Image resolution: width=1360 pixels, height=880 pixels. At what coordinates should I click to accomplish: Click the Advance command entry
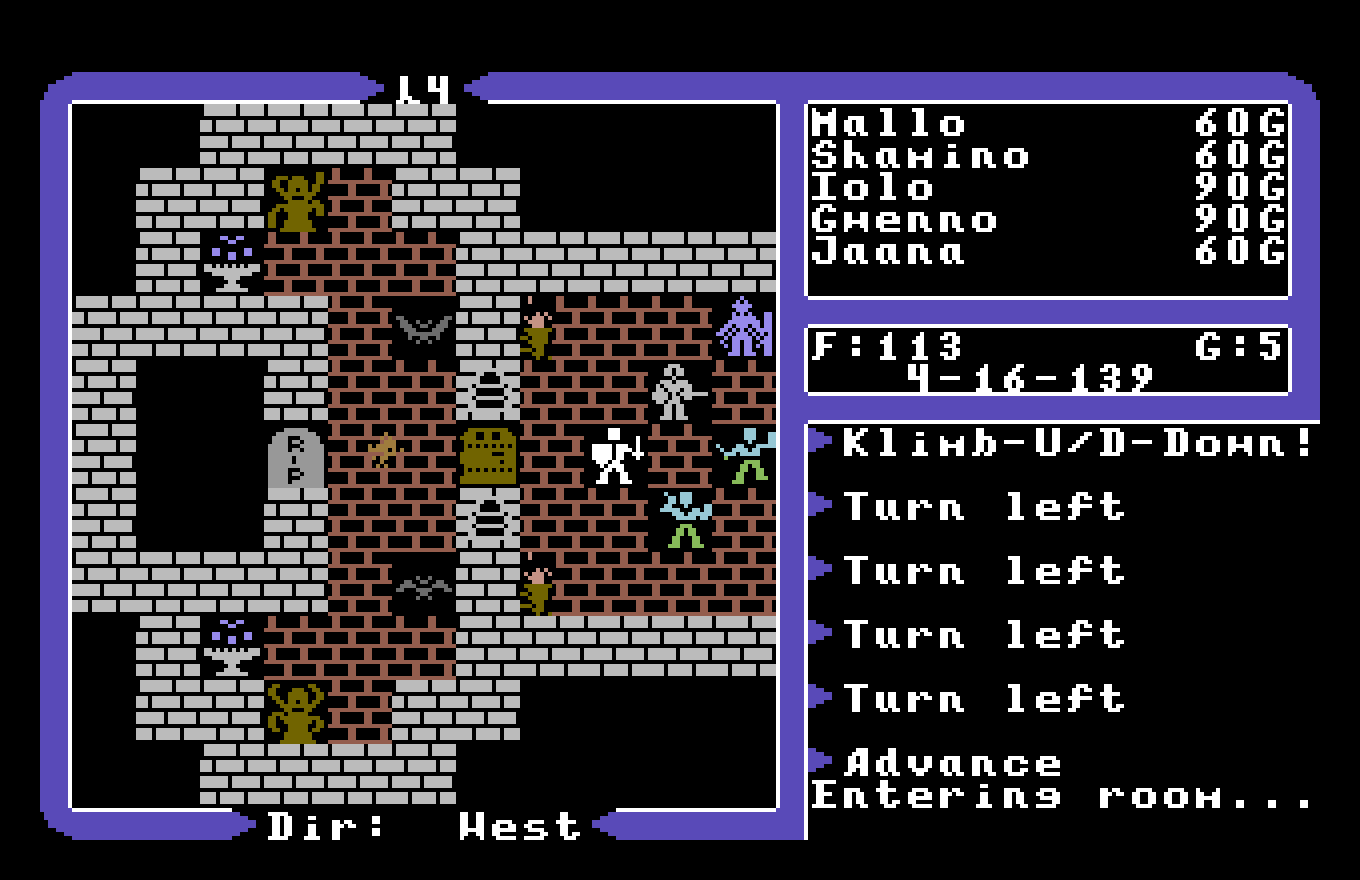pos(950,763)
